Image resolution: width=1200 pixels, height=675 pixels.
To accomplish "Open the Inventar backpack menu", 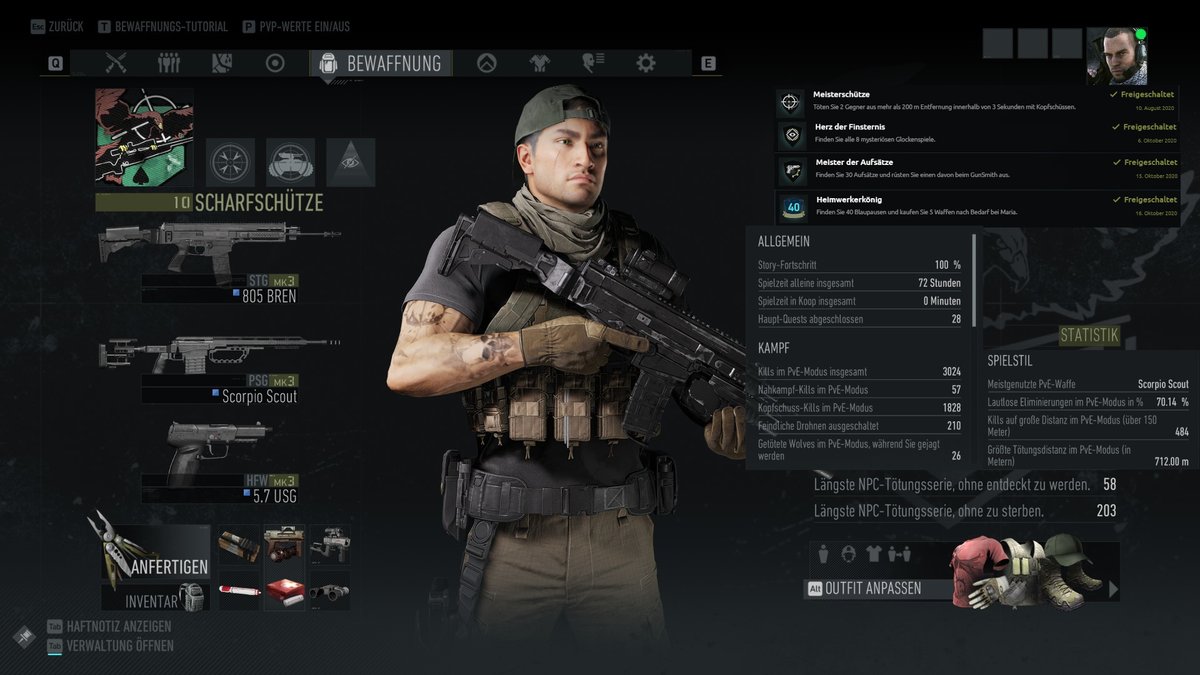I will (165, 600).
